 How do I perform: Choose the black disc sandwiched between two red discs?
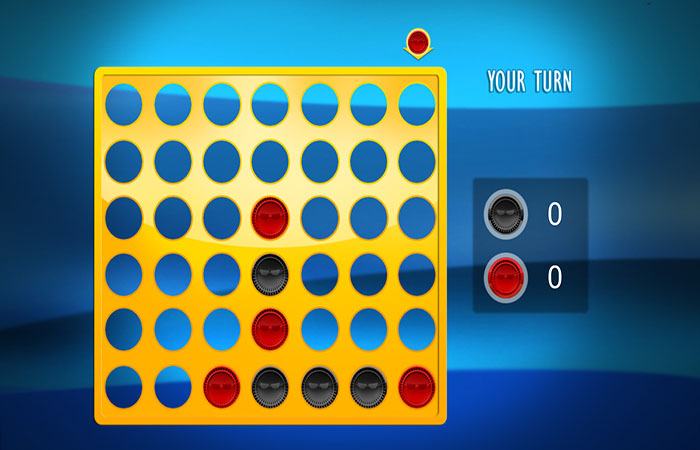(x=270, y=274)
